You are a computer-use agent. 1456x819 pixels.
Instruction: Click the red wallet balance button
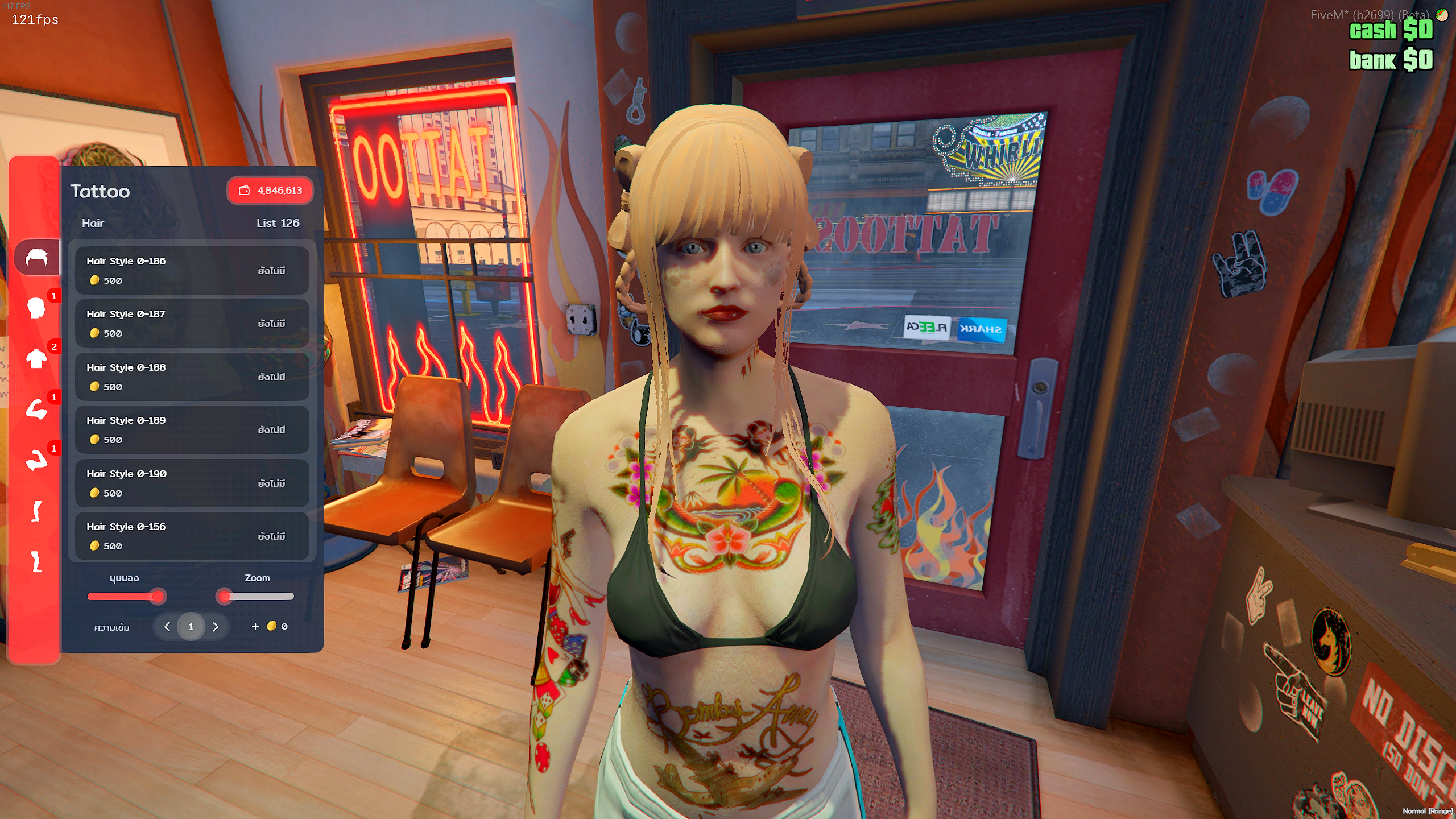click(x=270, y=191)
